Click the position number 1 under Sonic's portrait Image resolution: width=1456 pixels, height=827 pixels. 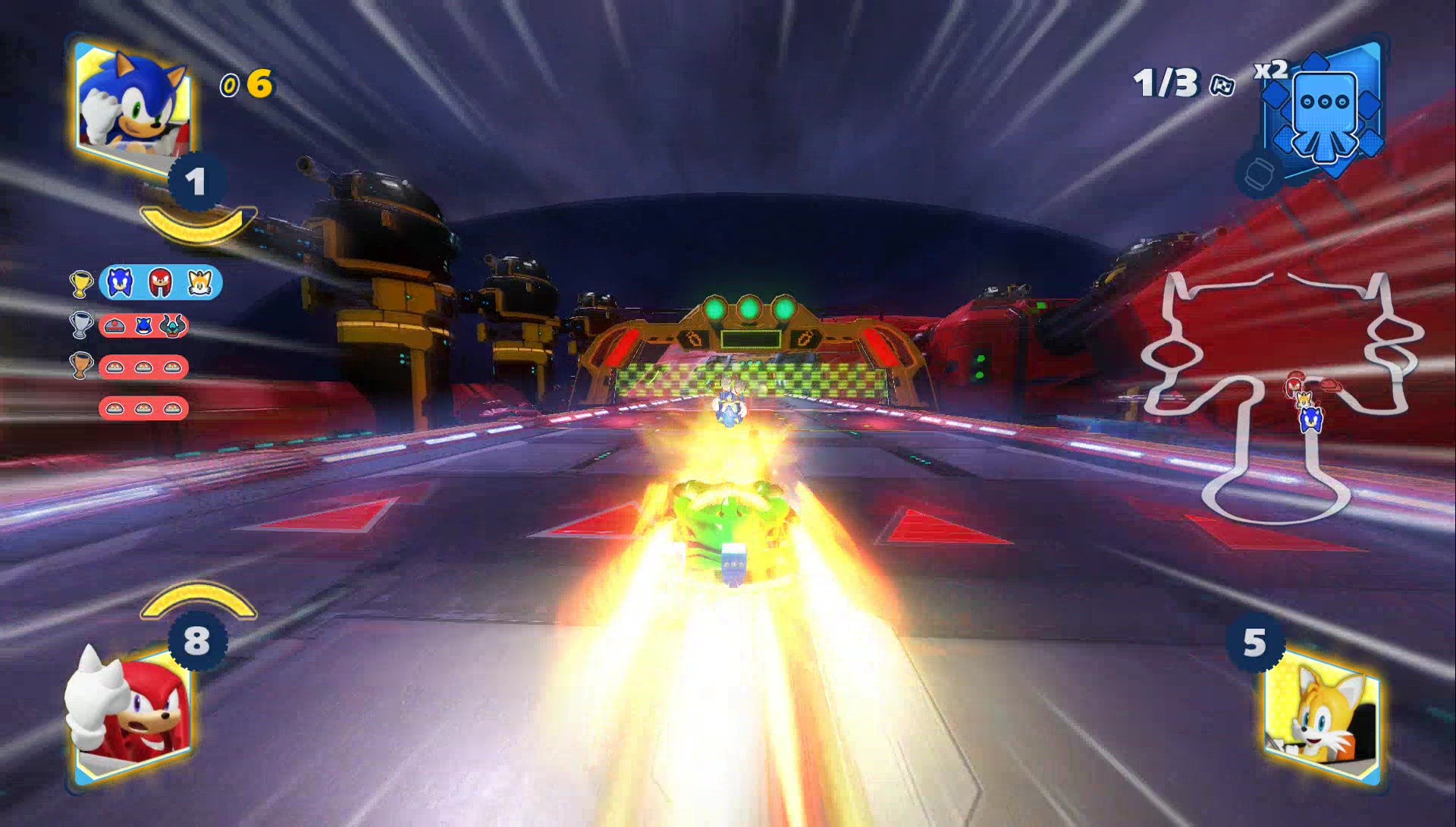(196, 182)
